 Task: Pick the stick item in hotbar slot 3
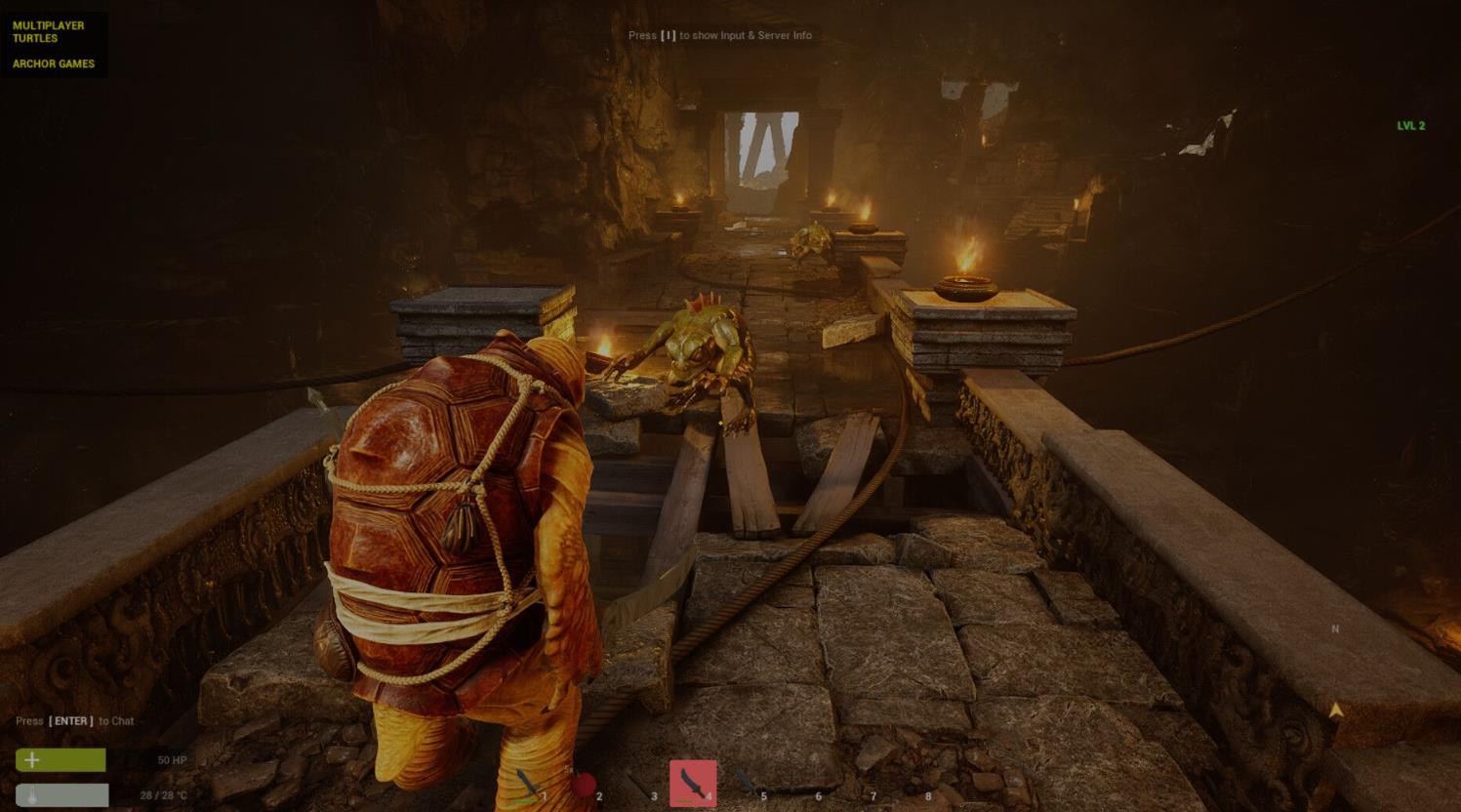pos(638,785)
